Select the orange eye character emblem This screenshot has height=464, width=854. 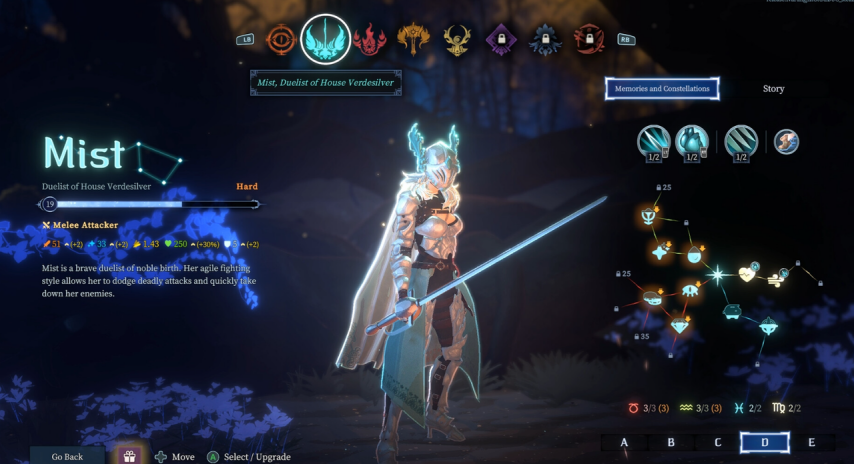[283, 39]
